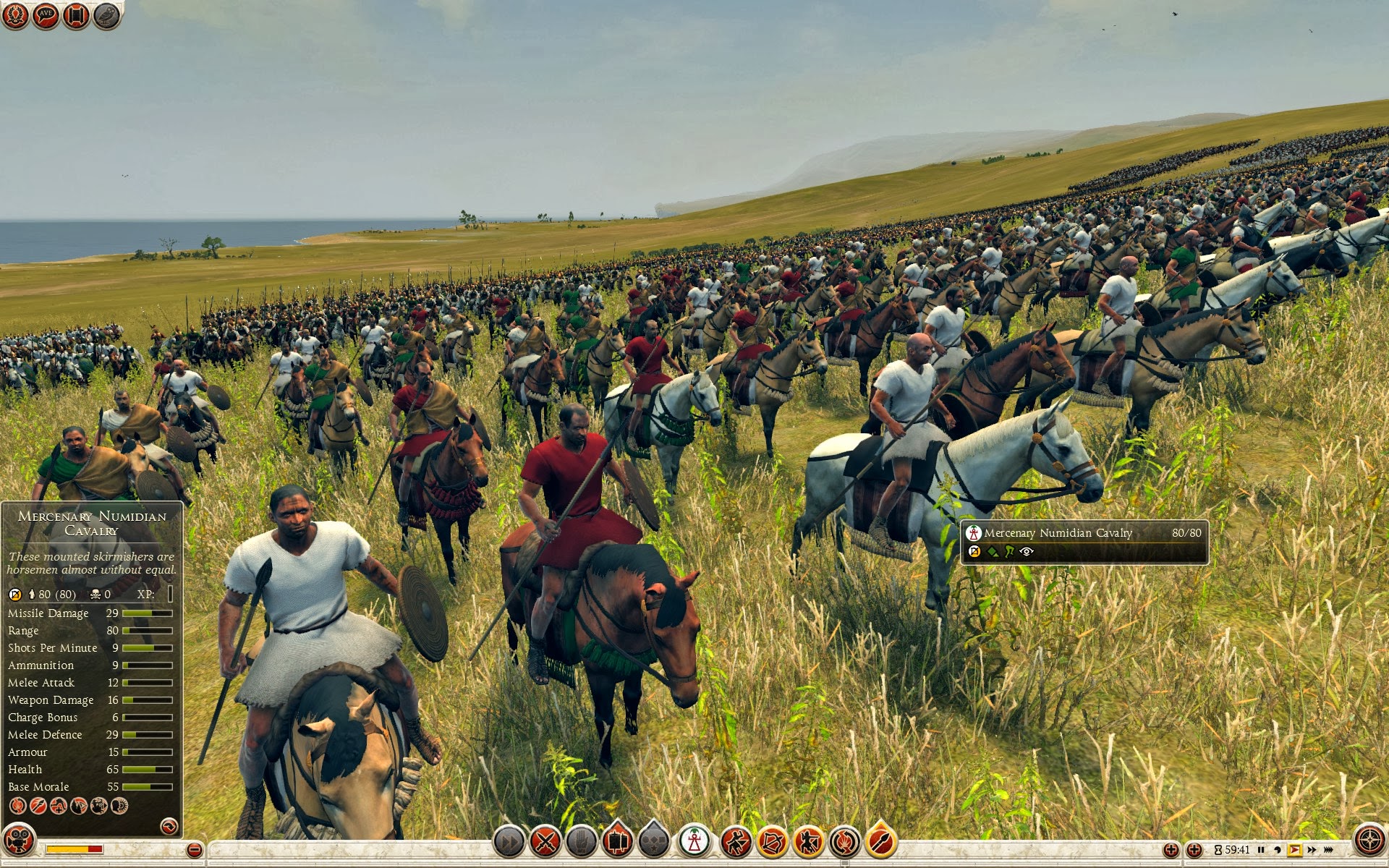Toggle the grey double-arrow run button
The height and width of the screenshot is (868, 1389).
[x=509, y=841]
